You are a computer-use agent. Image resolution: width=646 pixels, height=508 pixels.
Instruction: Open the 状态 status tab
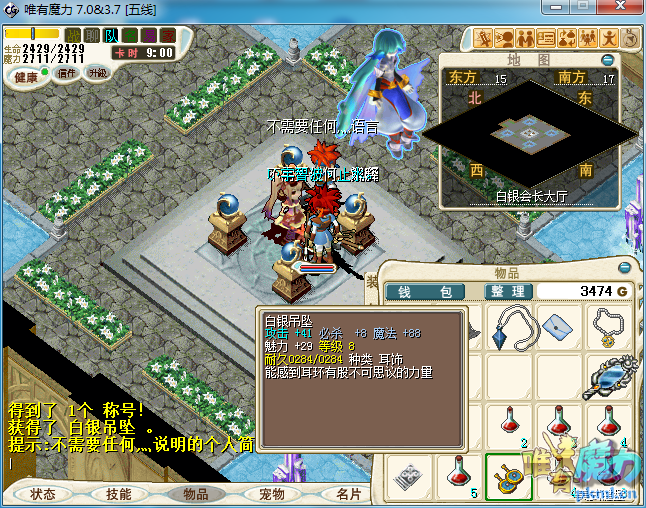tap(43, 494)
